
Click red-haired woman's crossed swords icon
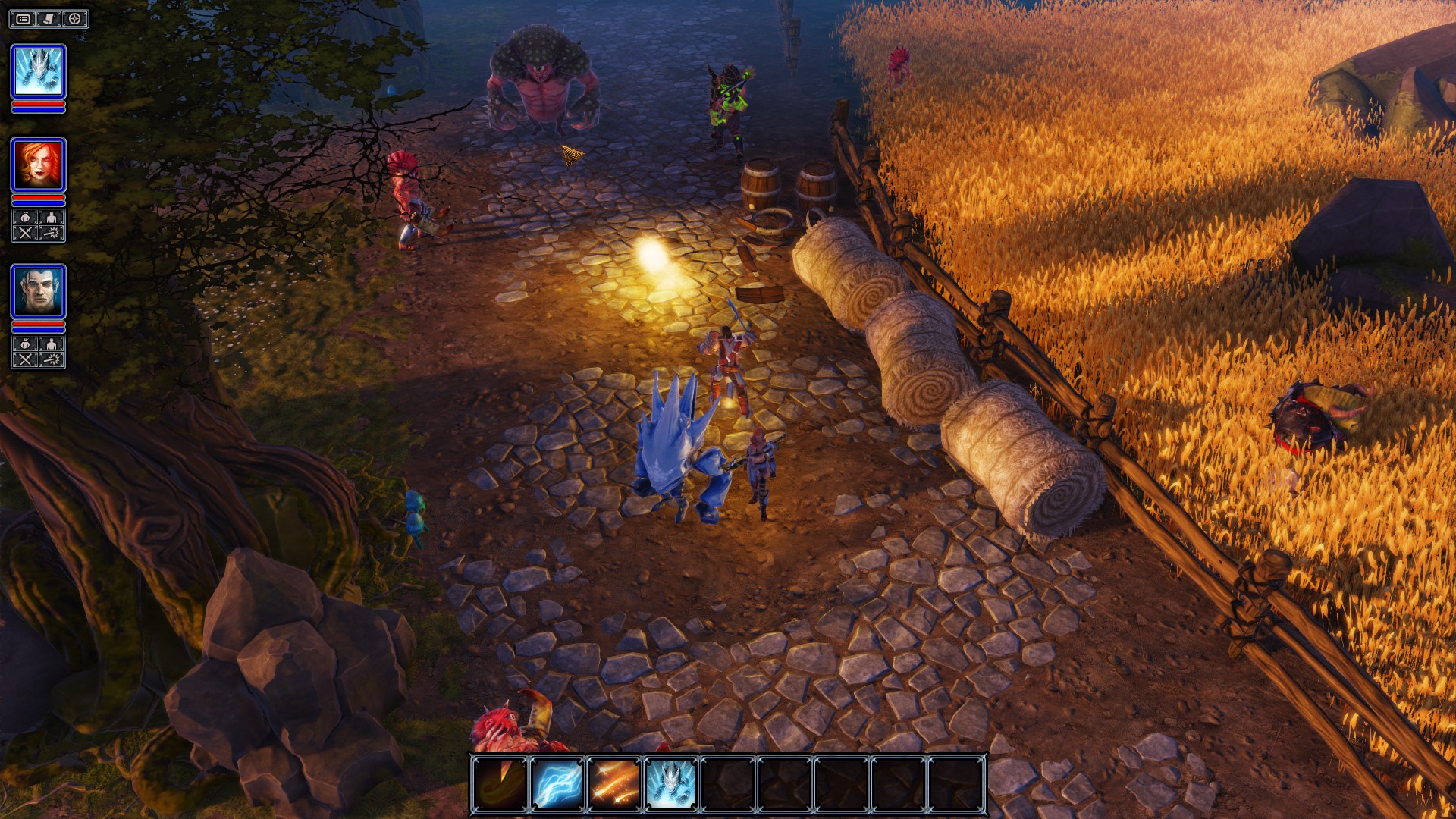click(25, 233)
